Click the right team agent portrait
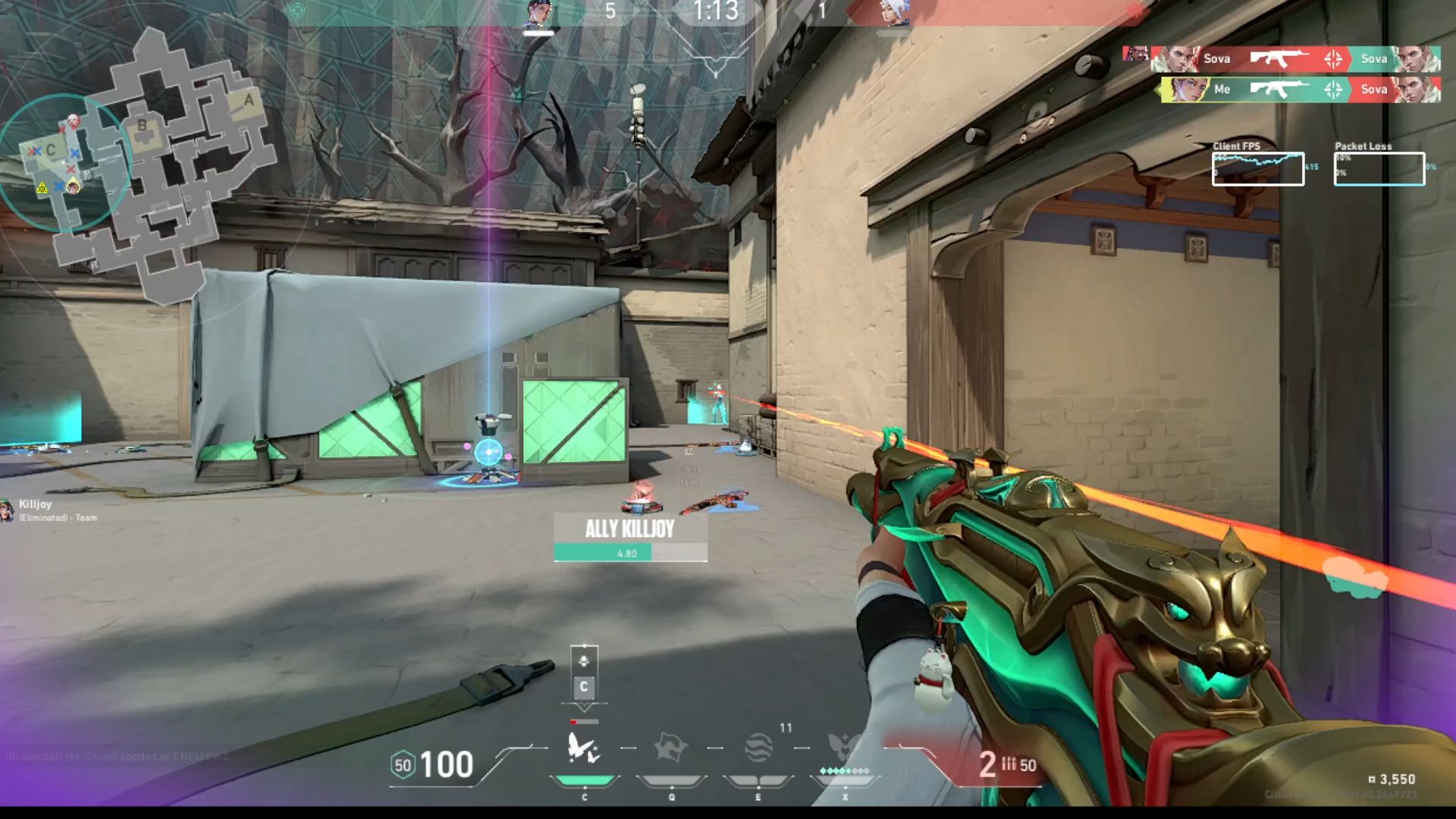Image resolution: width=1456 pixels, height=819 pixels. (893, 14)
